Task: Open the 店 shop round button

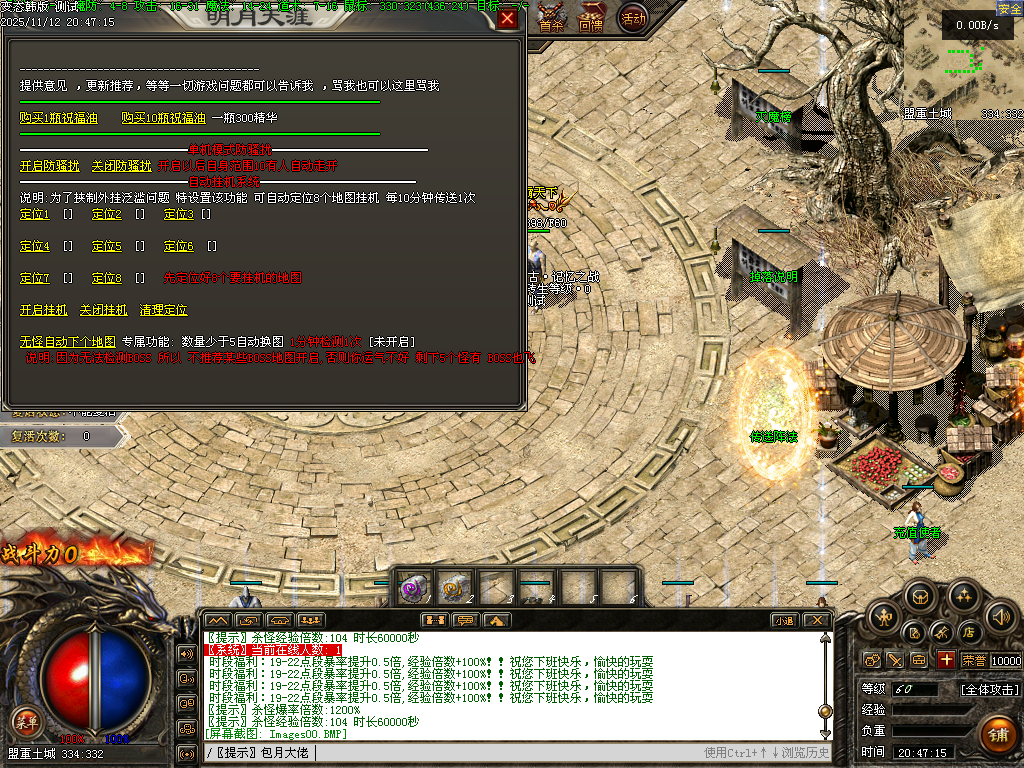Action: [x=968, y=633]
